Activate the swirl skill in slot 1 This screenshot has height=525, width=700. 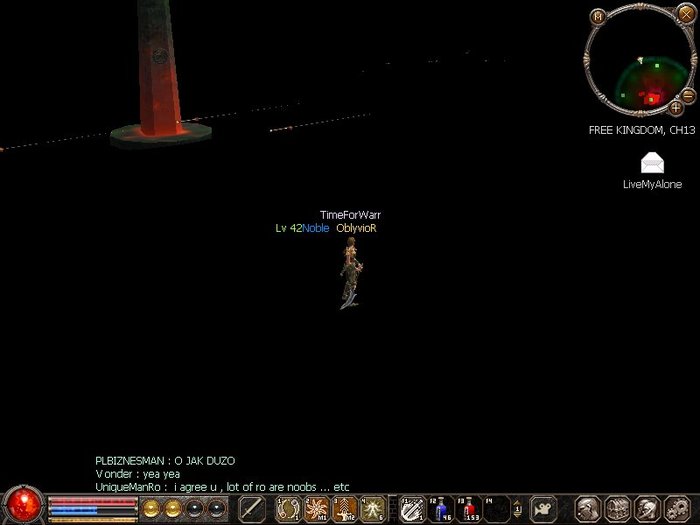pyautogui.click(x=289, y=508)
